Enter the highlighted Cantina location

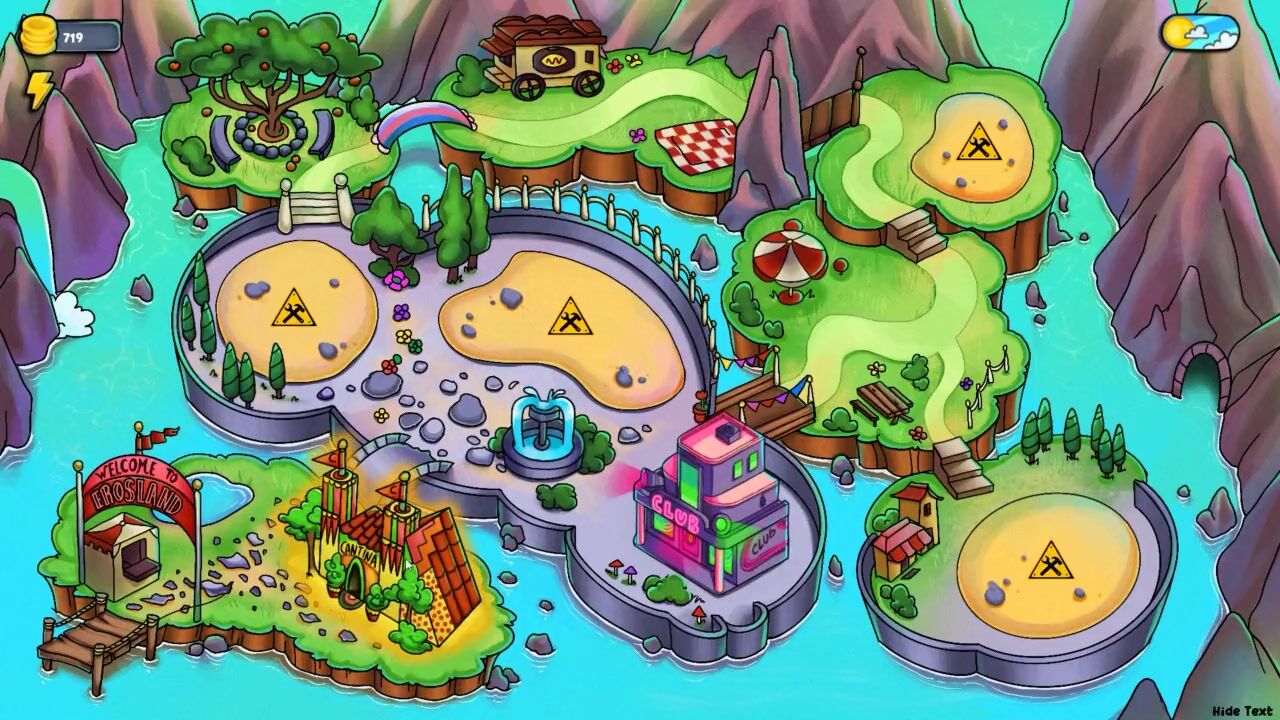pos(385,550)
